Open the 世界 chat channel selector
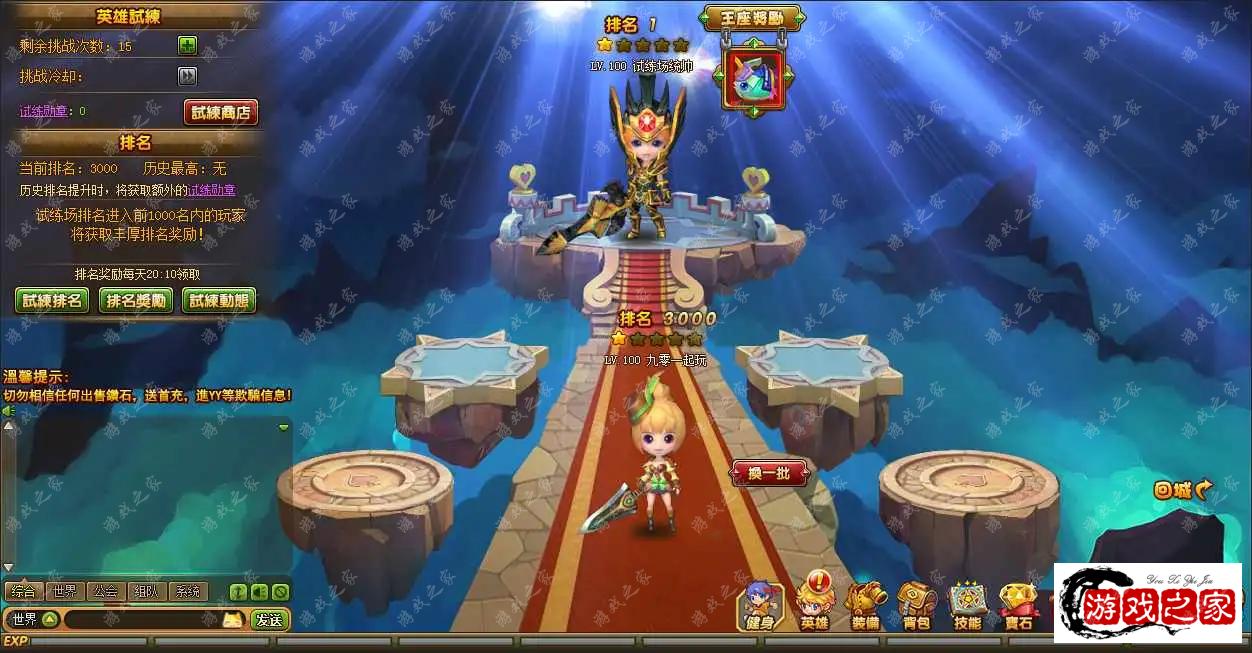The image size is (1252, 653). [33, 620]
